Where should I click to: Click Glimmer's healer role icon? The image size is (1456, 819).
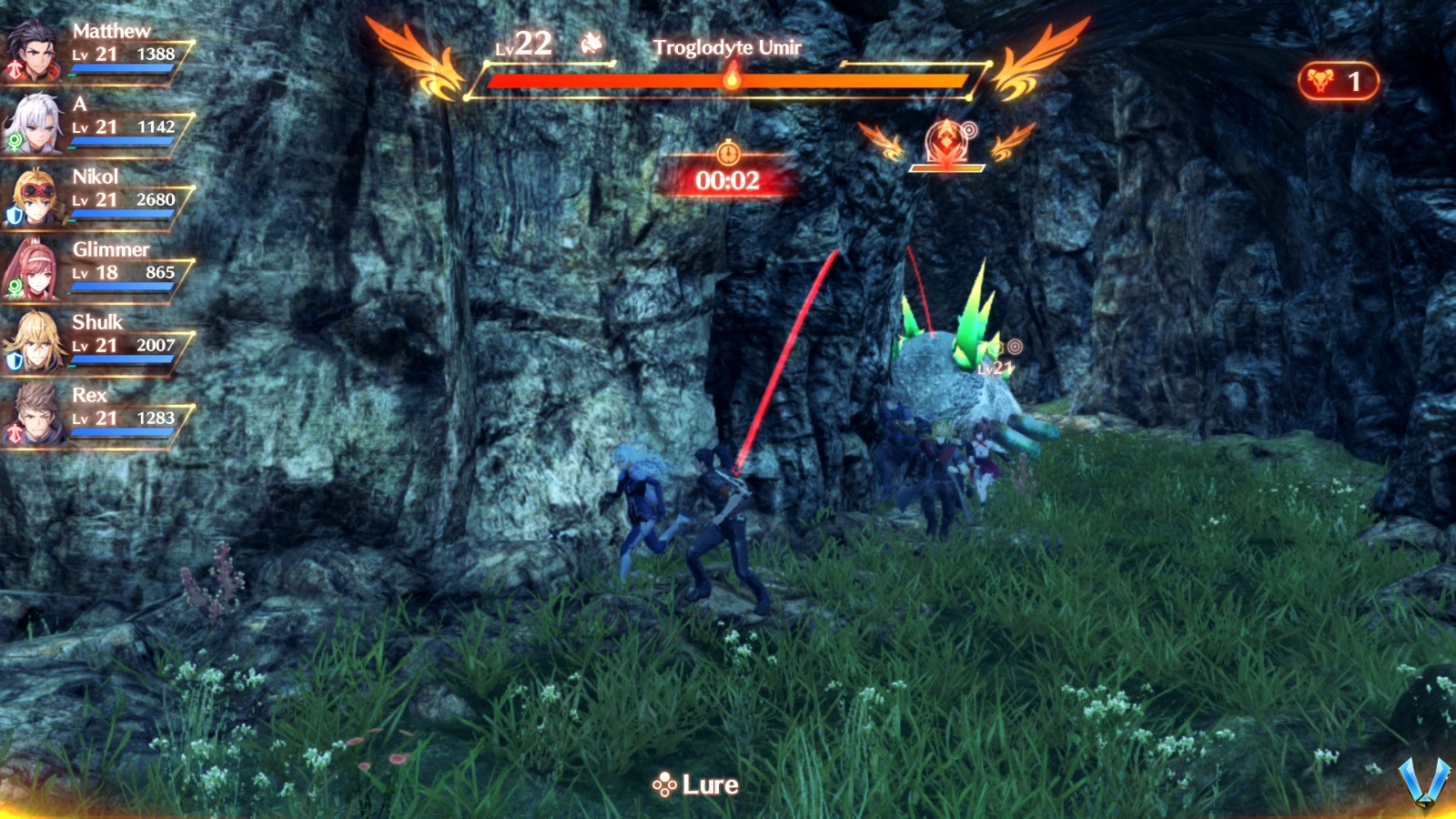tap(15, 288)
